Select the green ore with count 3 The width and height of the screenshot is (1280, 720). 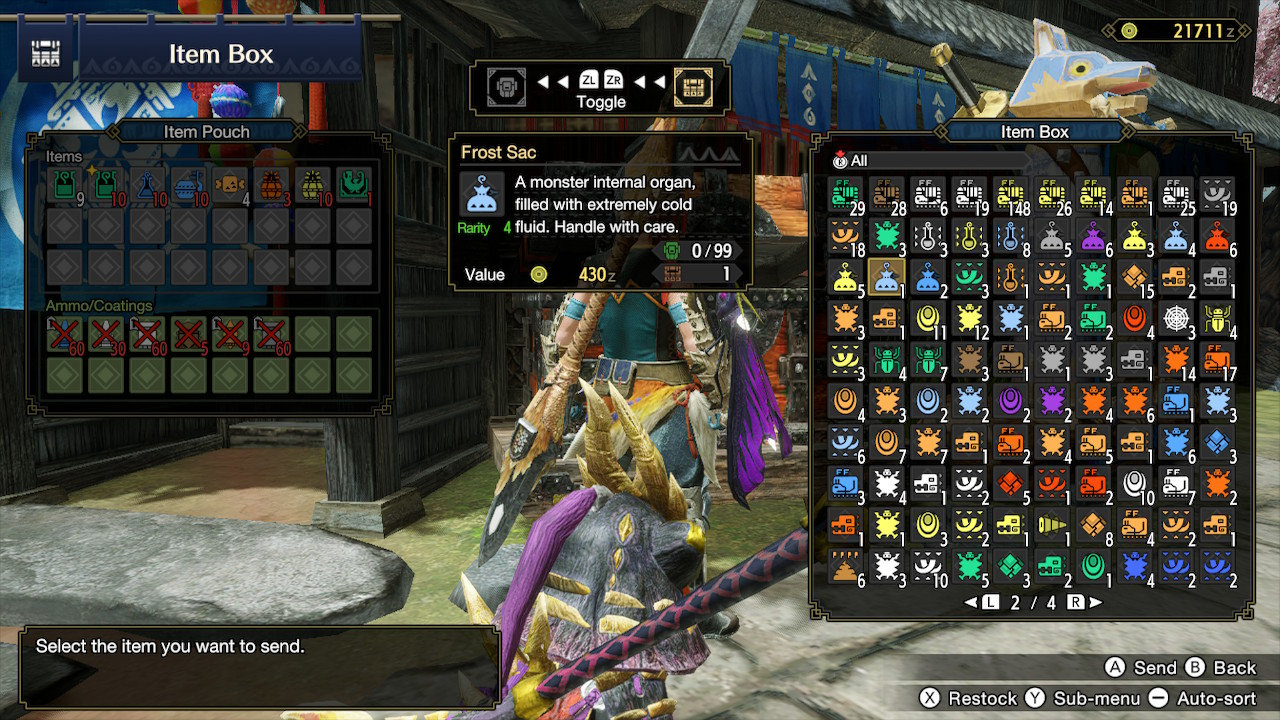(1011, 567)
